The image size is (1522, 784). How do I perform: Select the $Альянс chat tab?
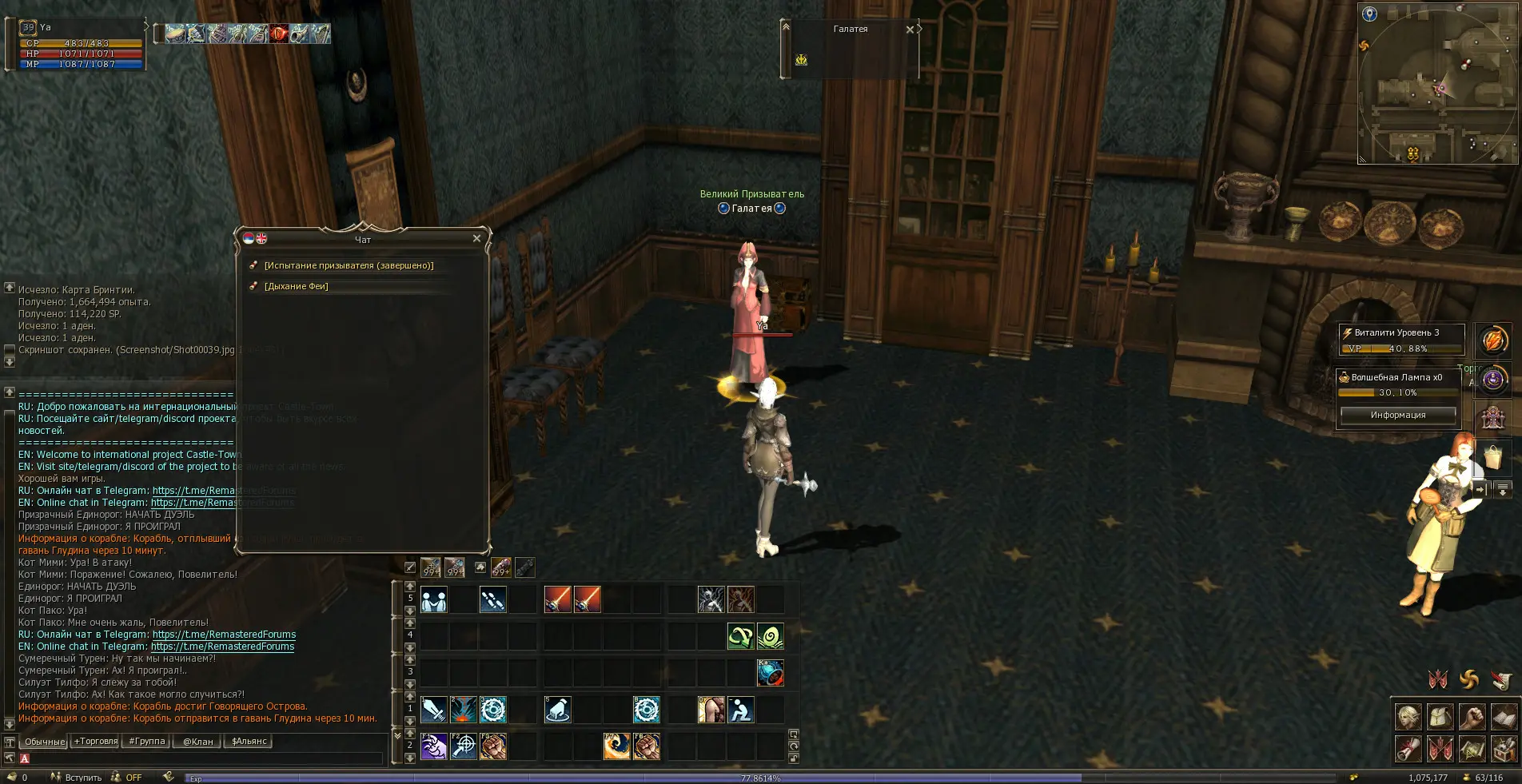click(249, 742)
